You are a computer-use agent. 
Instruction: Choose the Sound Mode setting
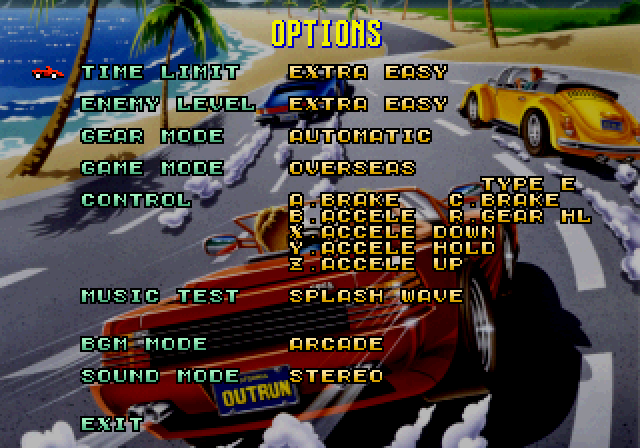[160, 376]
